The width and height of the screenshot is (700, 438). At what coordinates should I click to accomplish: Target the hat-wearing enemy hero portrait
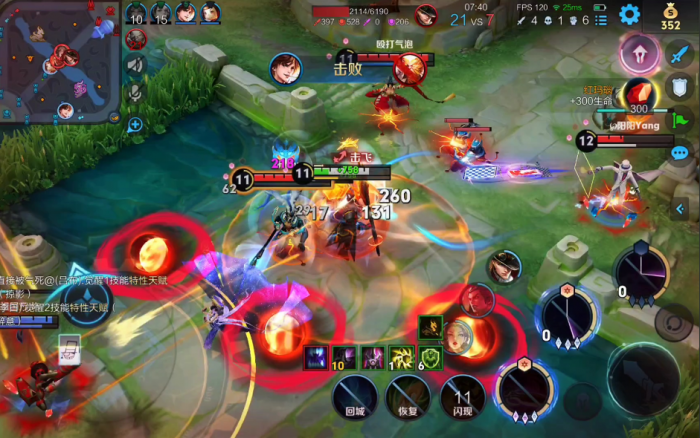coord(505,267)
